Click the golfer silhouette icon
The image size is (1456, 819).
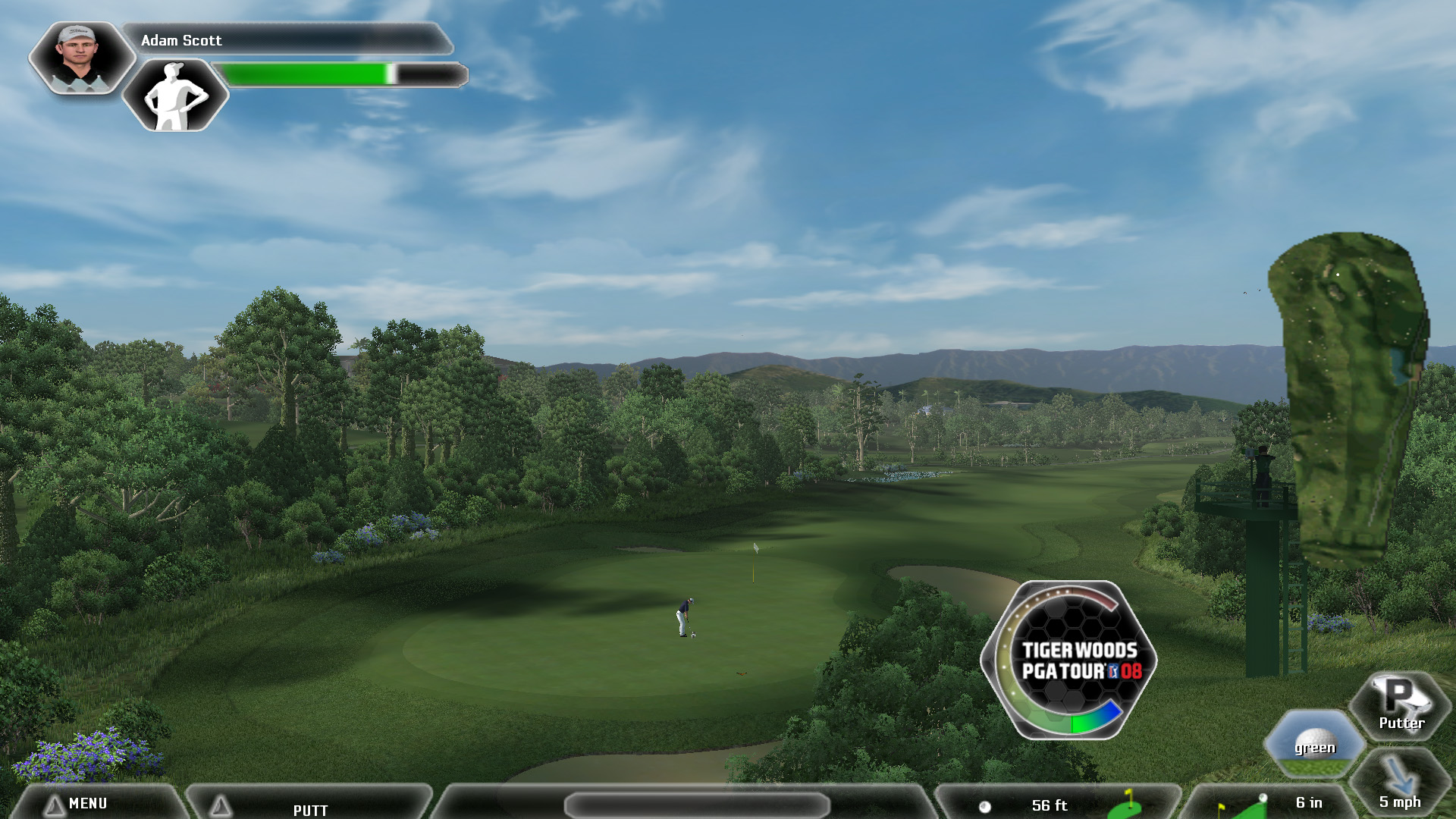pyautogui.click(x=175, y=96)
